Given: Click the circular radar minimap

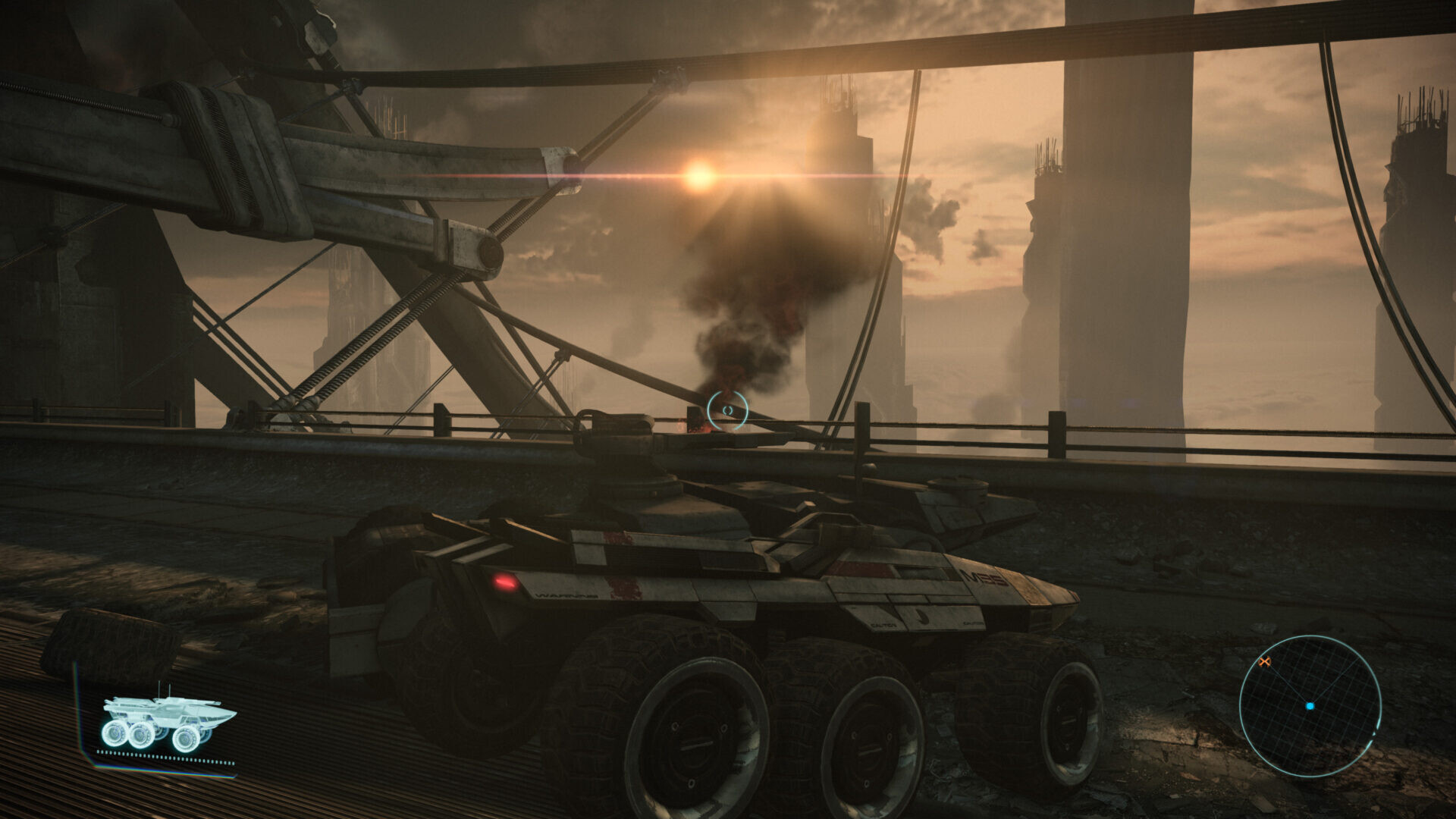Looking at the screenshot, I should [x=1310, y=706].
